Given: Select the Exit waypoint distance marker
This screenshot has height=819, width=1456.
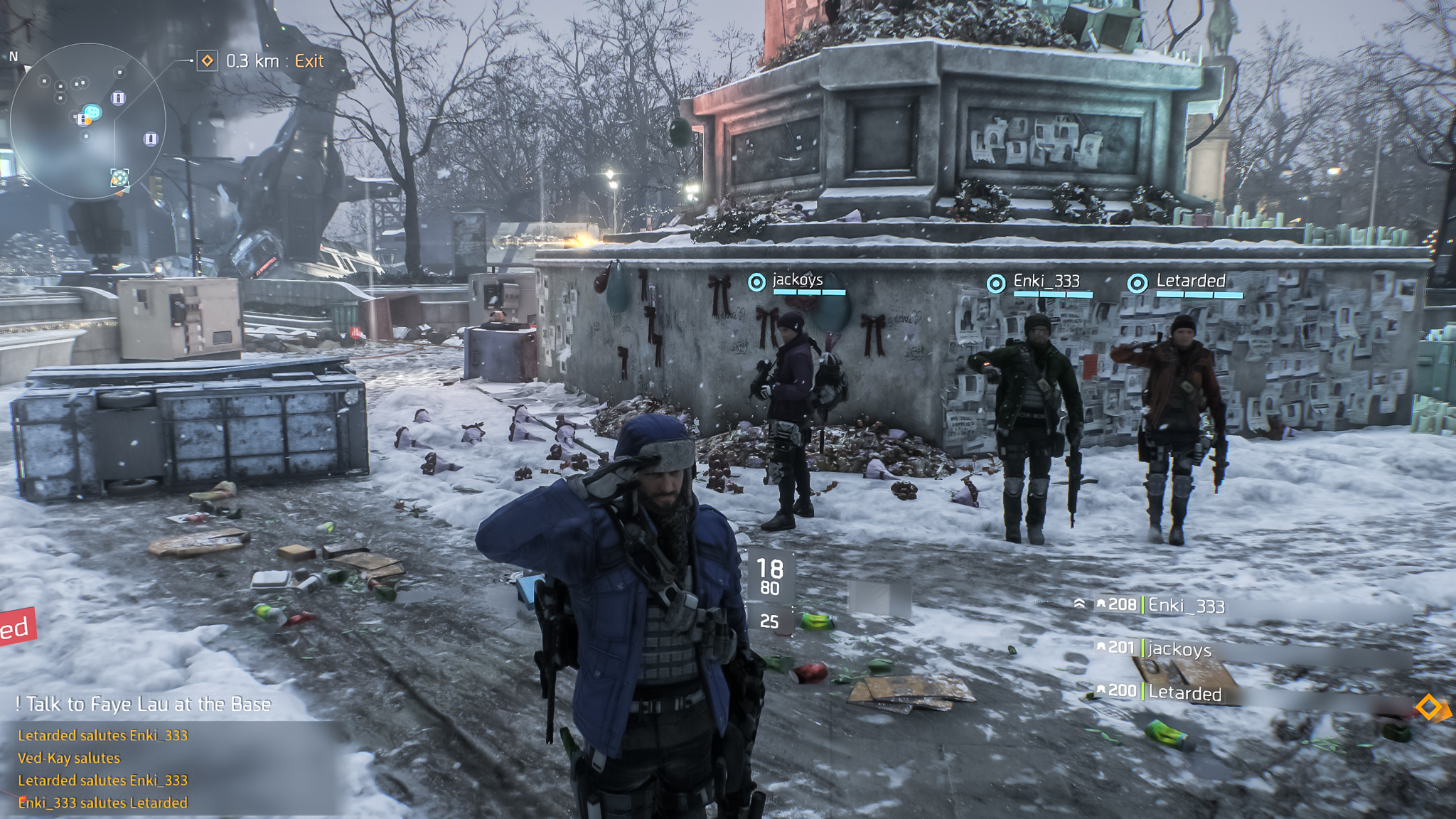Looking at the screenshot, I should 262,61.
